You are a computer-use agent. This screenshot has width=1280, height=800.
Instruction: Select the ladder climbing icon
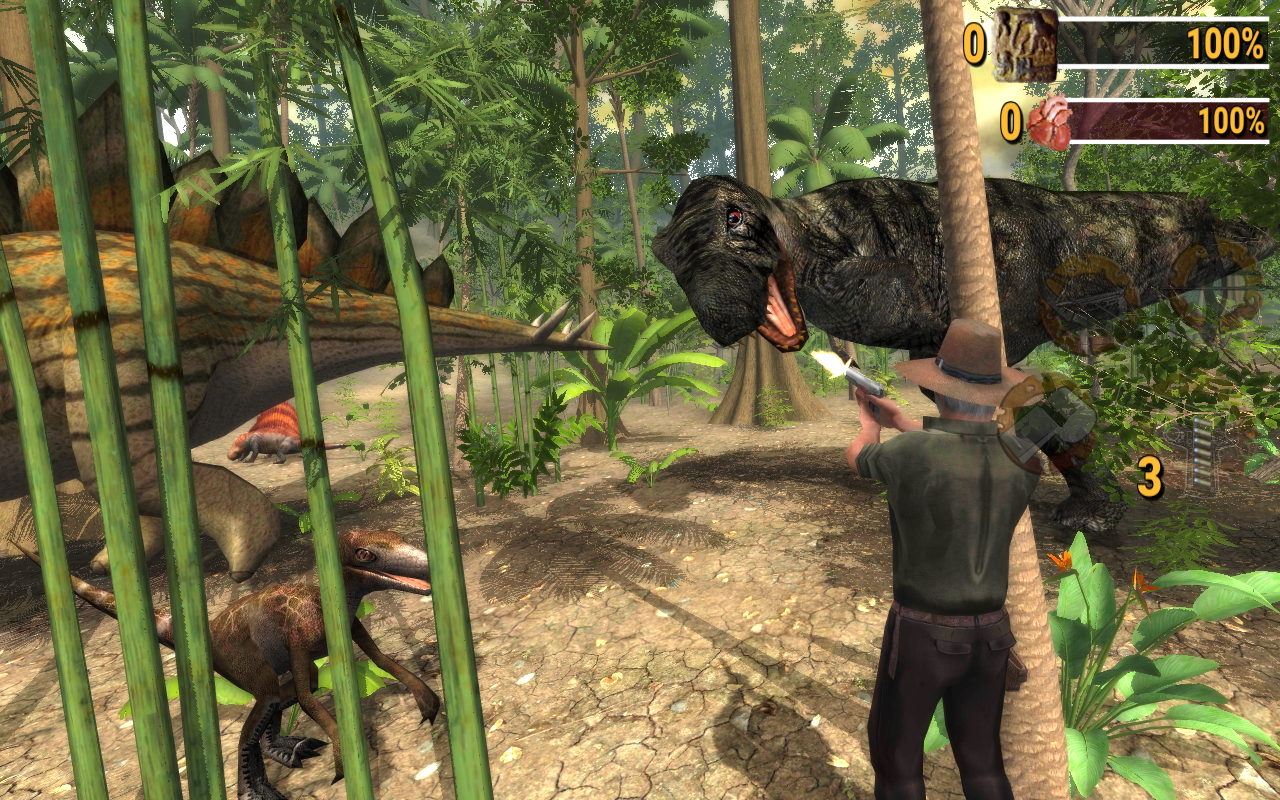[x=1203, y=452]
